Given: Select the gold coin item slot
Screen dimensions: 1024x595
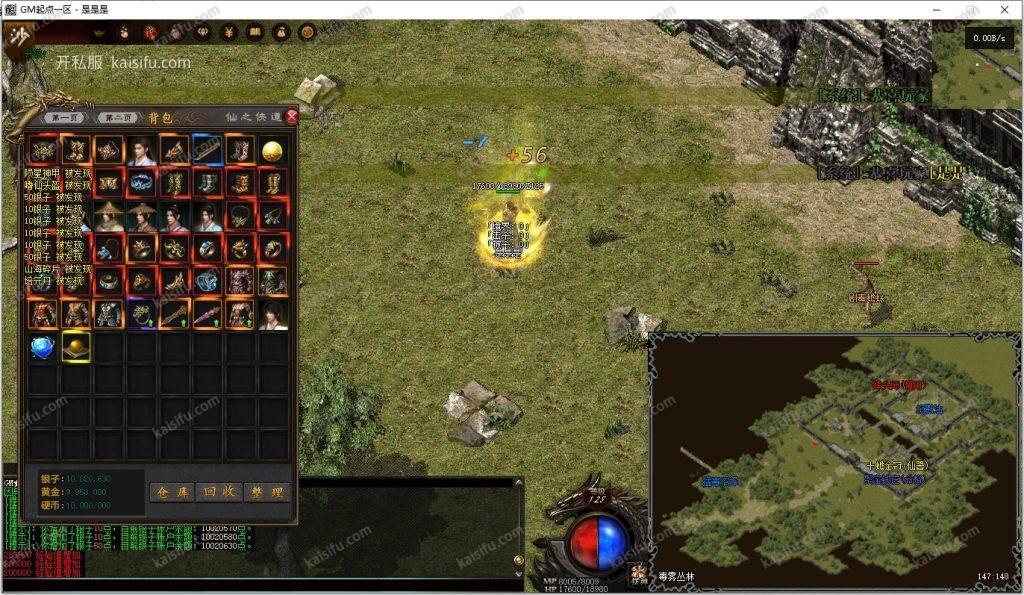Looking at the screenshot, I should (x=271, y=151).
